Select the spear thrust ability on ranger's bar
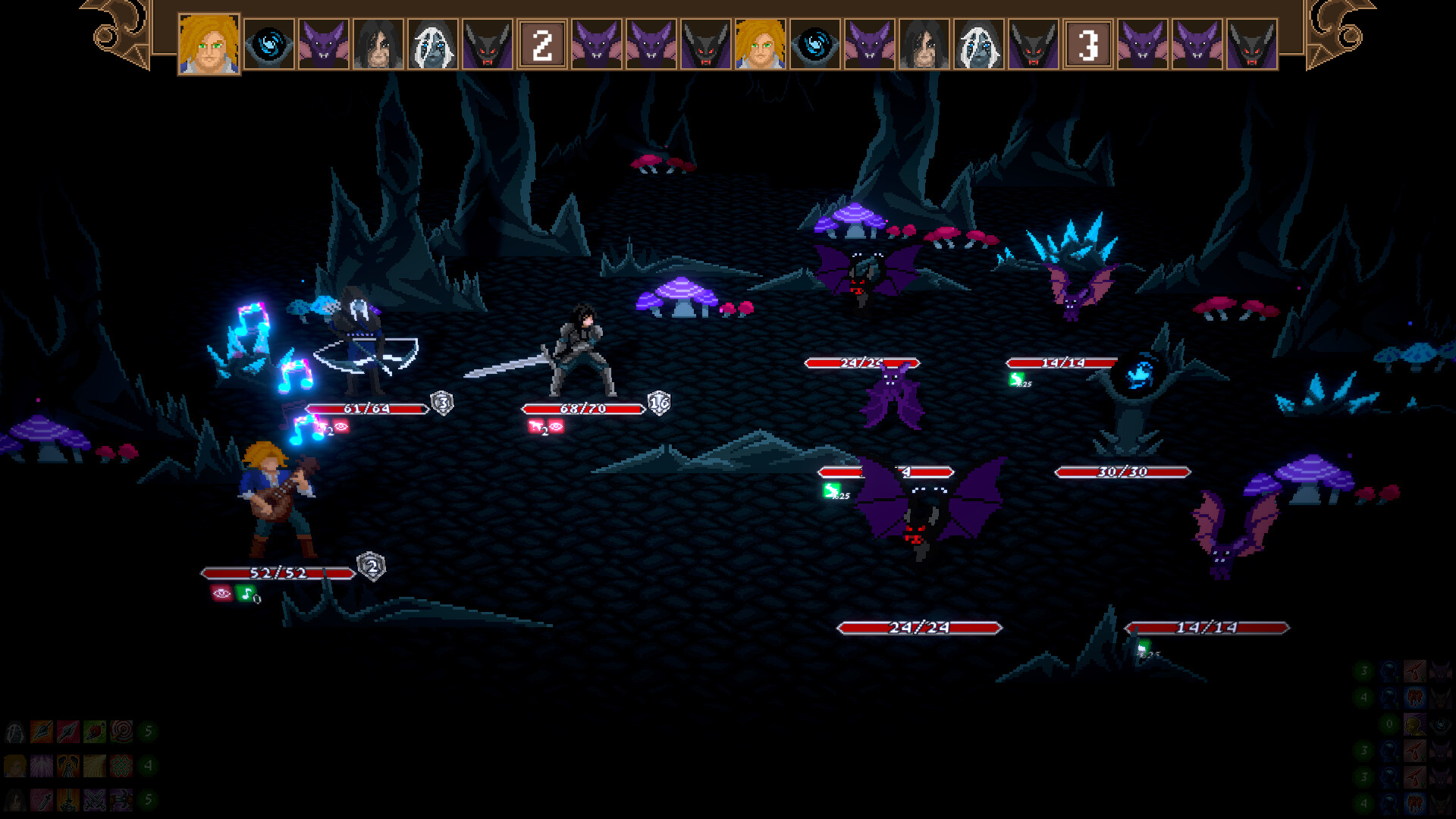 tap(42, 732)
